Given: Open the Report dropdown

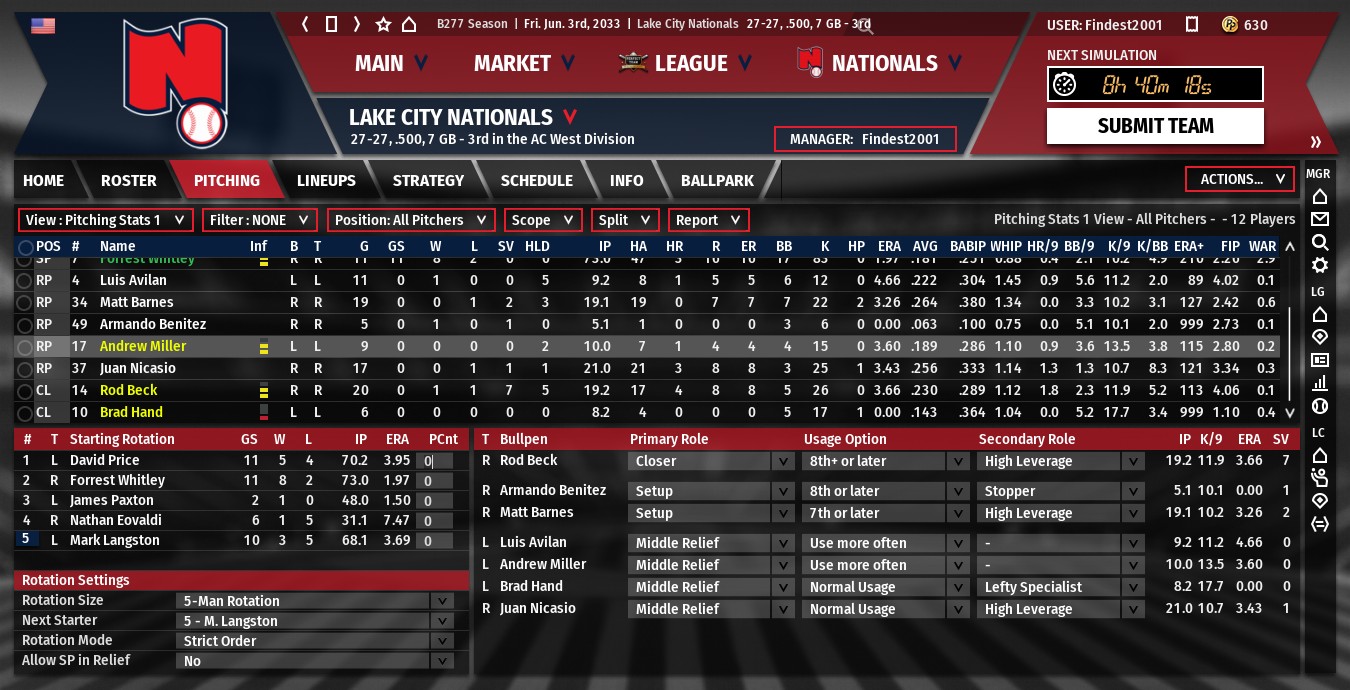Looking at the screenshot, I should tap(708, 220).
